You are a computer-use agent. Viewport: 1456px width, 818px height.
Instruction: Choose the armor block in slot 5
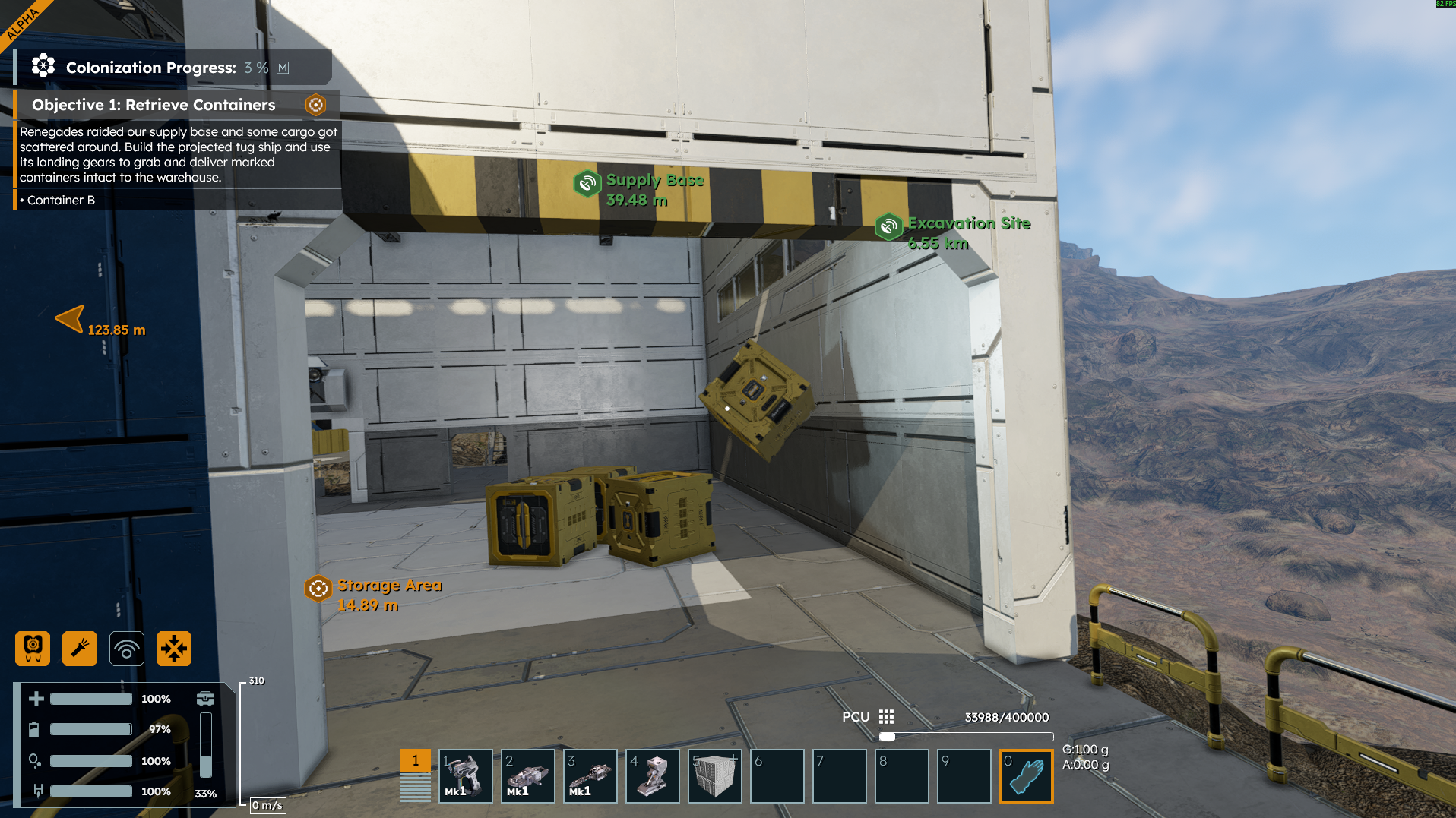tap(715, 775)
